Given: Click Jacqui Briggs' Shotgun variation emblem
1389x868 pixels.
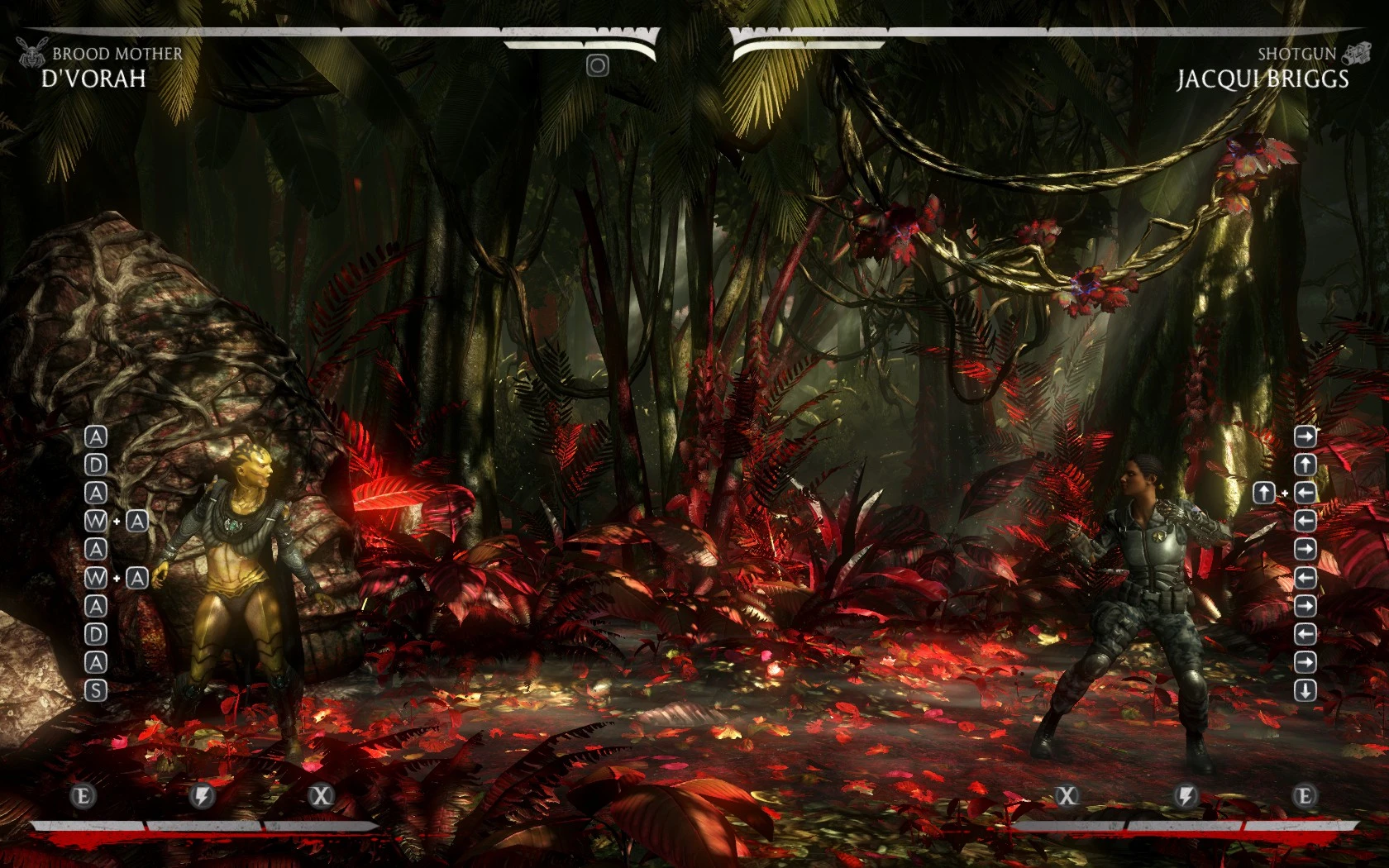Looking at the screenshot, I should [x=1354, y=54].
